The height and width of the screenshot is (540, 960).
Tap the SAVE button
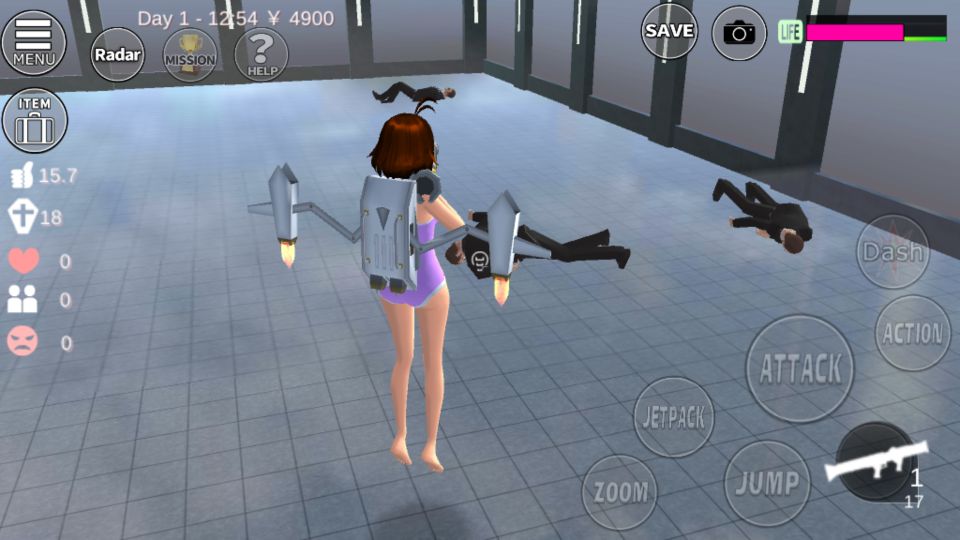click(x=669, y=32)
